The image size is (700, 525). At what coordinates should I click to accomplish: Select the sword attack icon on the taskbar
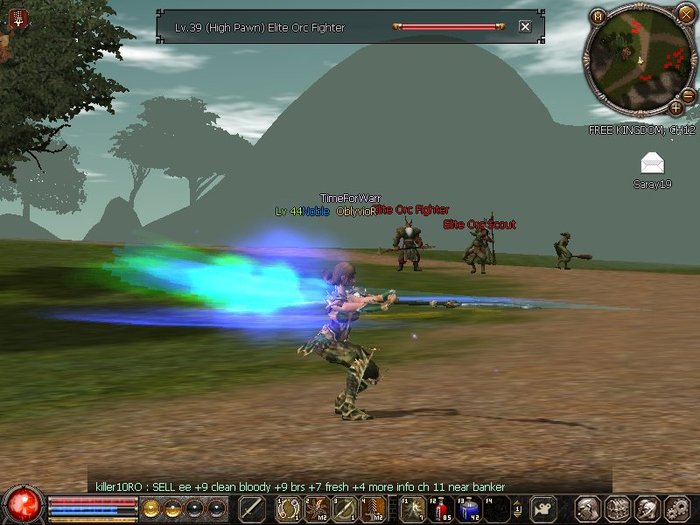[x=252, y=509]
